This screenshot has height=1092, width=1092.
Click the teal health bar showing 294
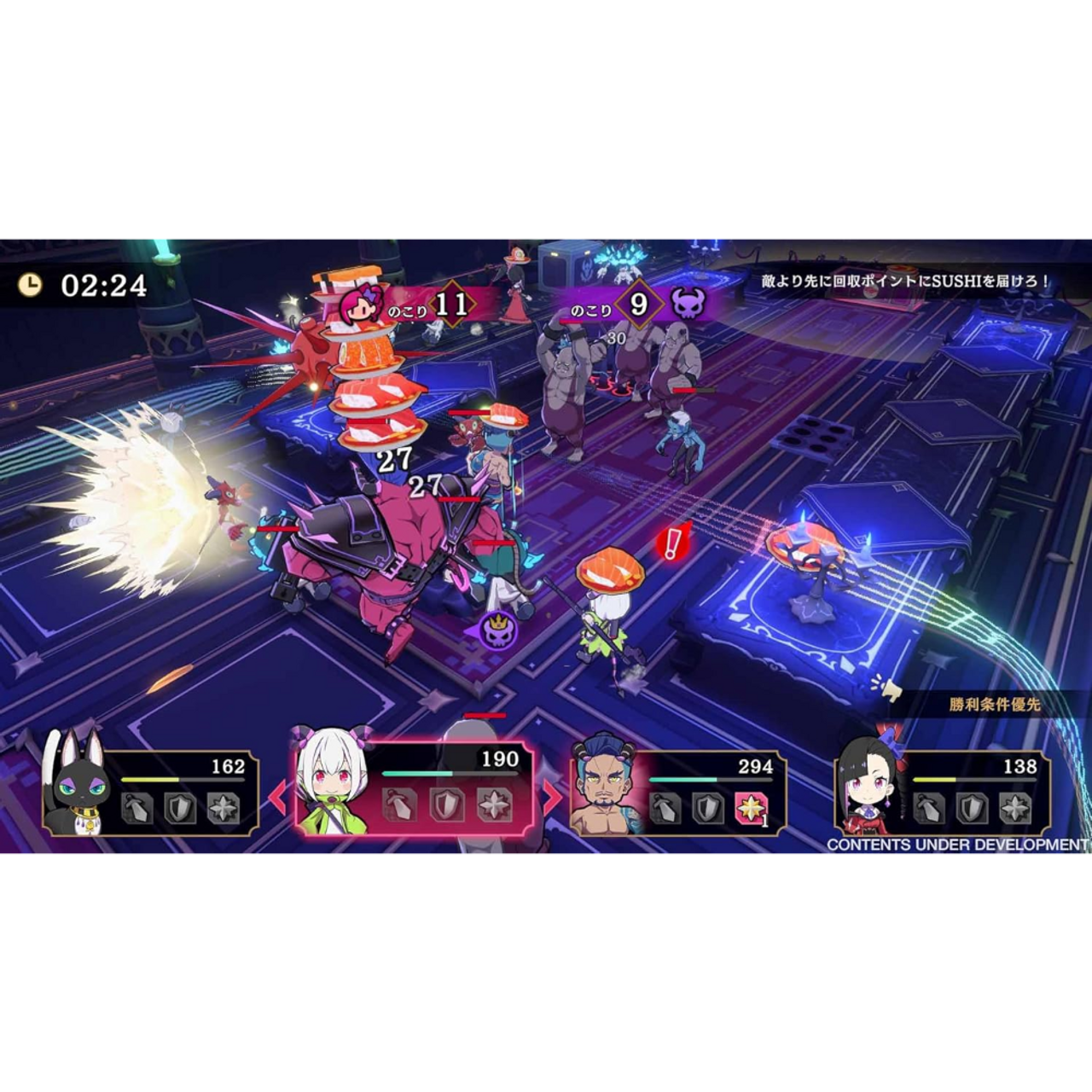682,779
